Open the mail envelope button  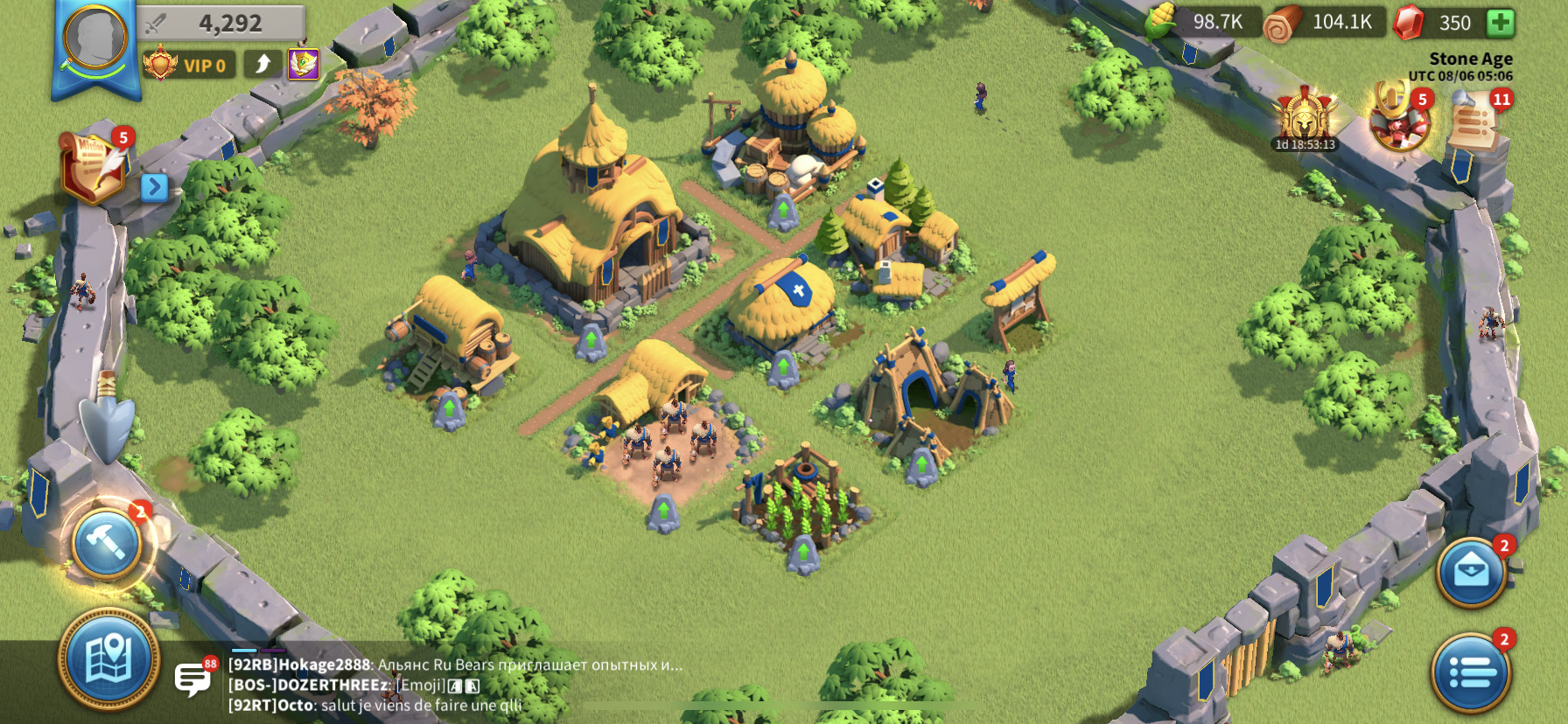(x=1471, y=572)
